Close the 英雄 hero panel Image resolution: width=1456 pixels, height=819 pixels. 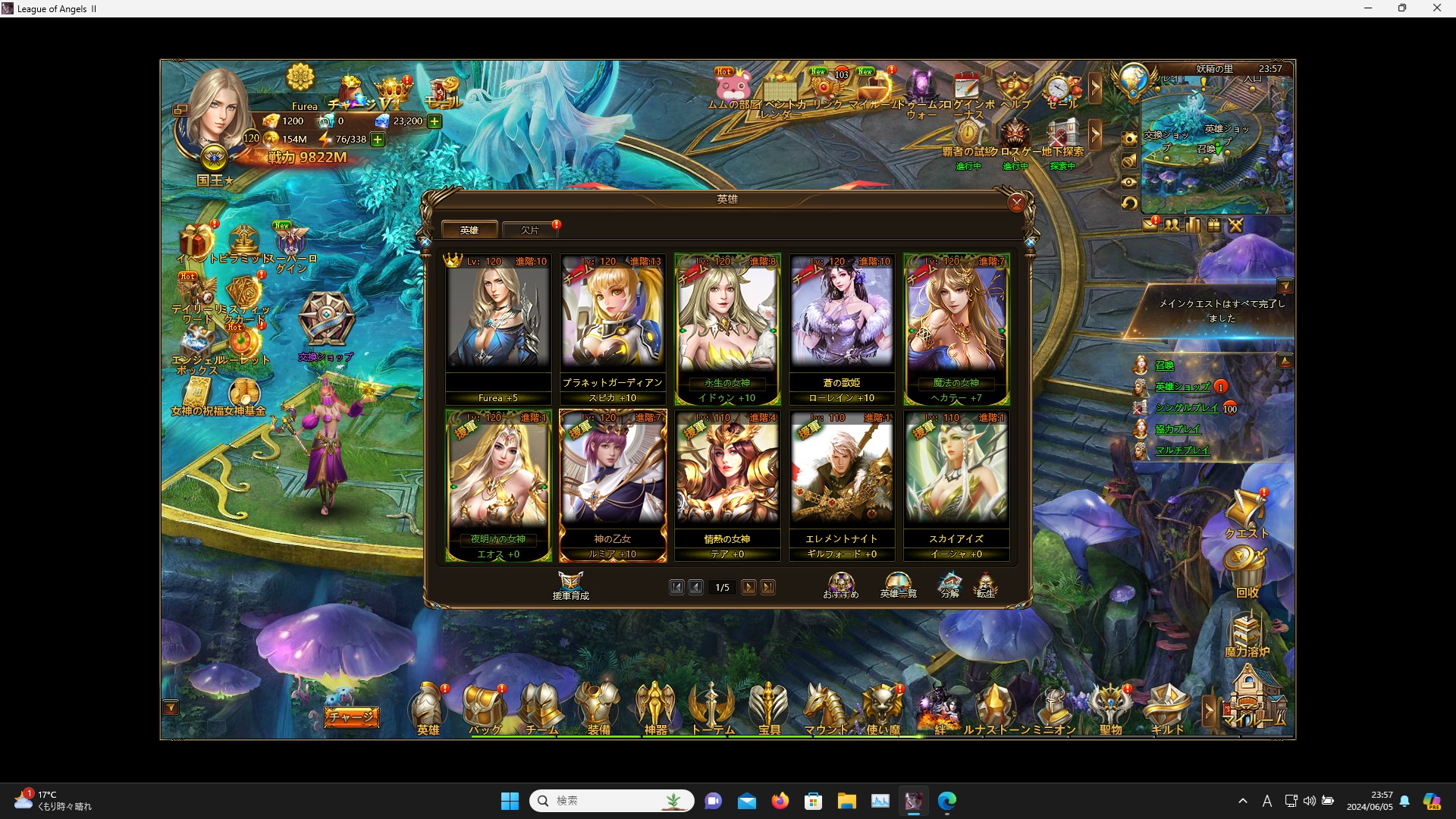[x=1016, y=202]
